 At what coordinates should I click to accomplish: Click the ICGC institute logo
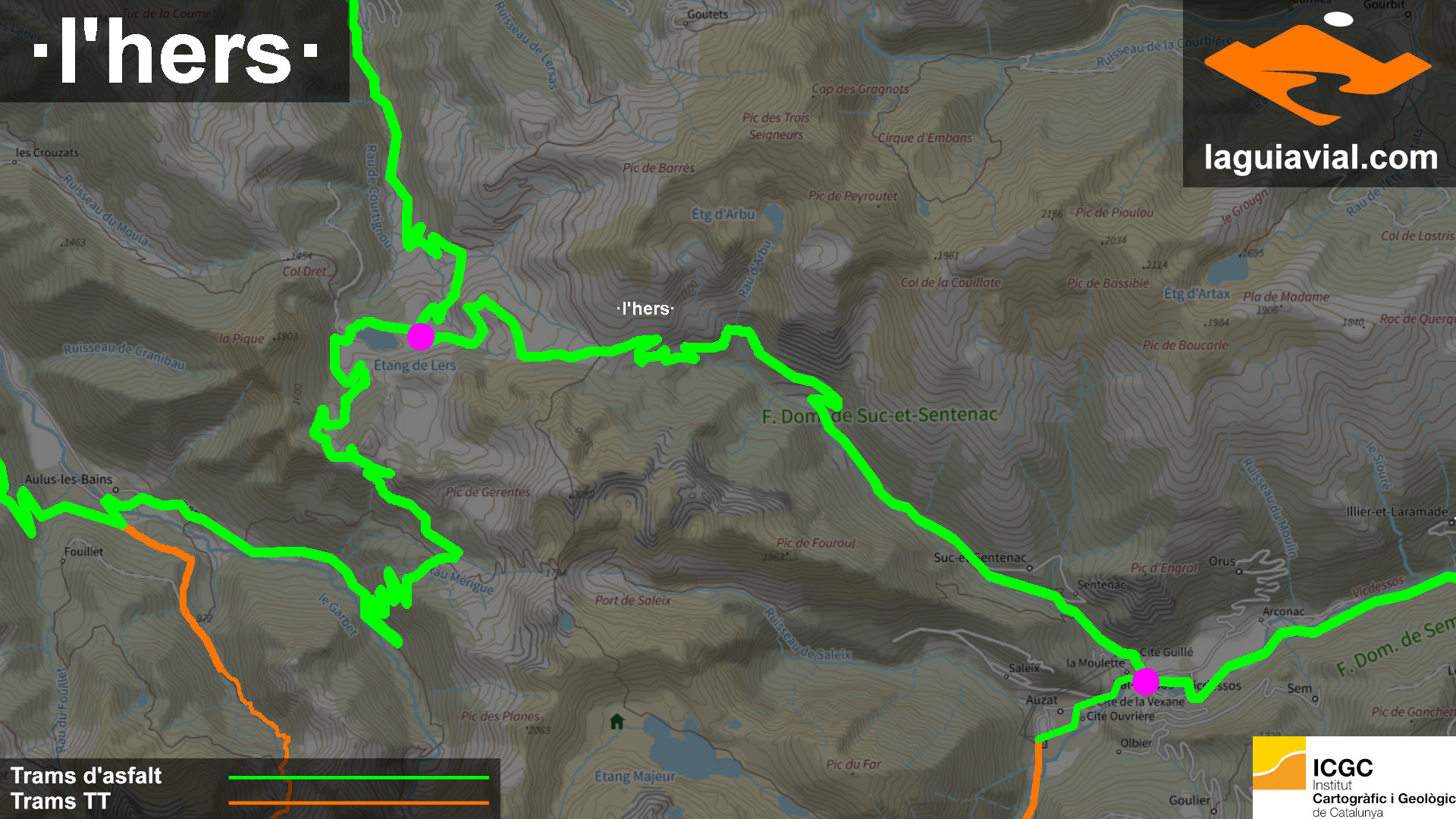pyautogui.click(x=1354, y=777)
